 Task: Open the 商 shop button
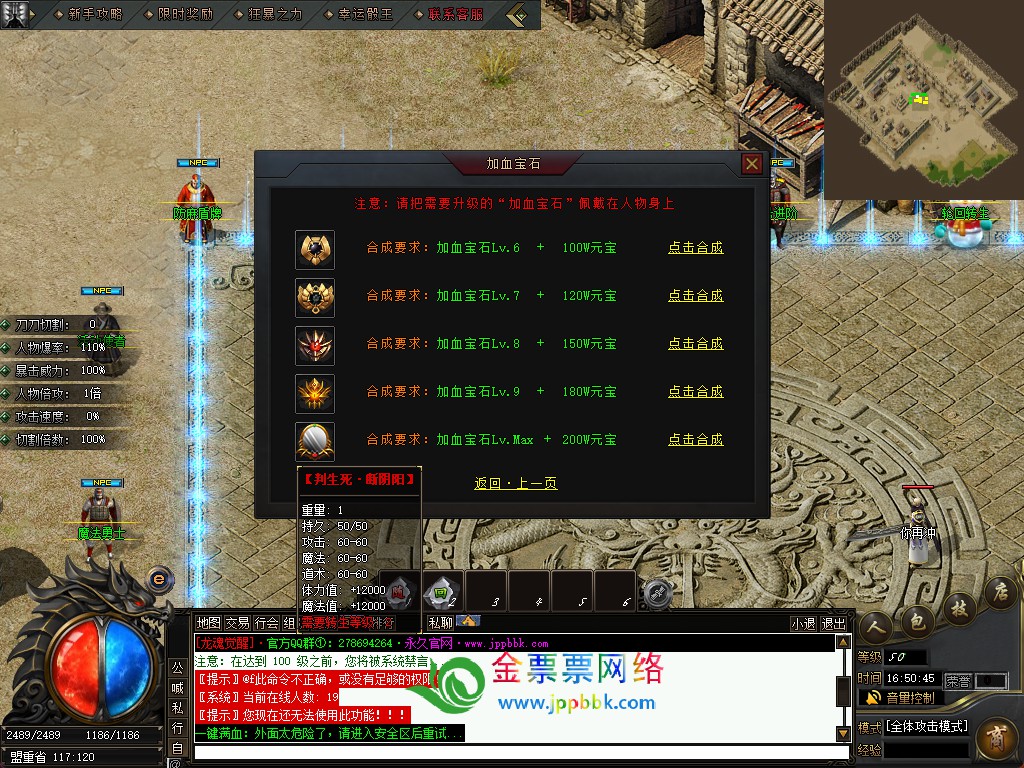[x=995, y=741]
